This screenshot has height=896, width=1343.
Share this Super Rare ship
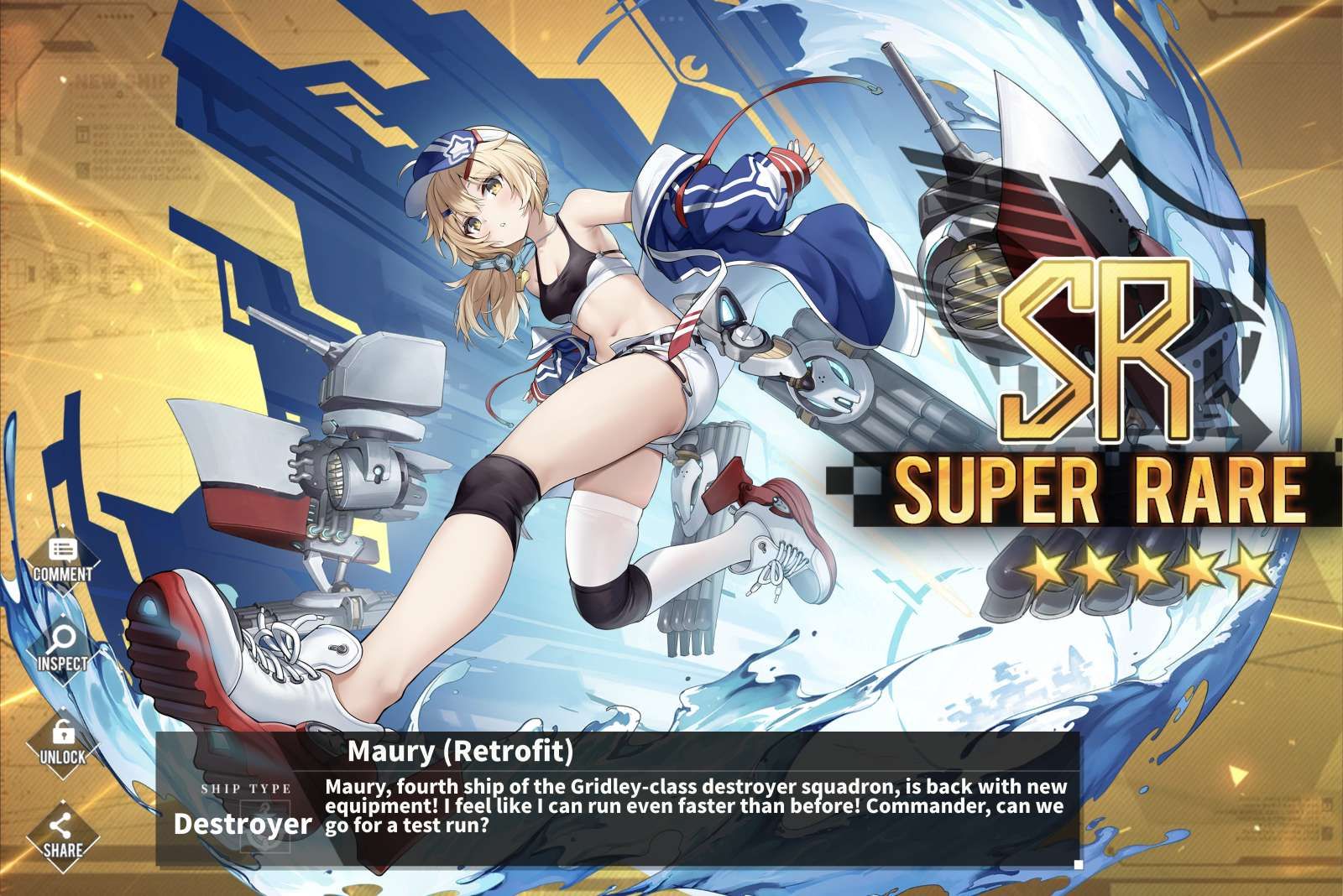63,836
